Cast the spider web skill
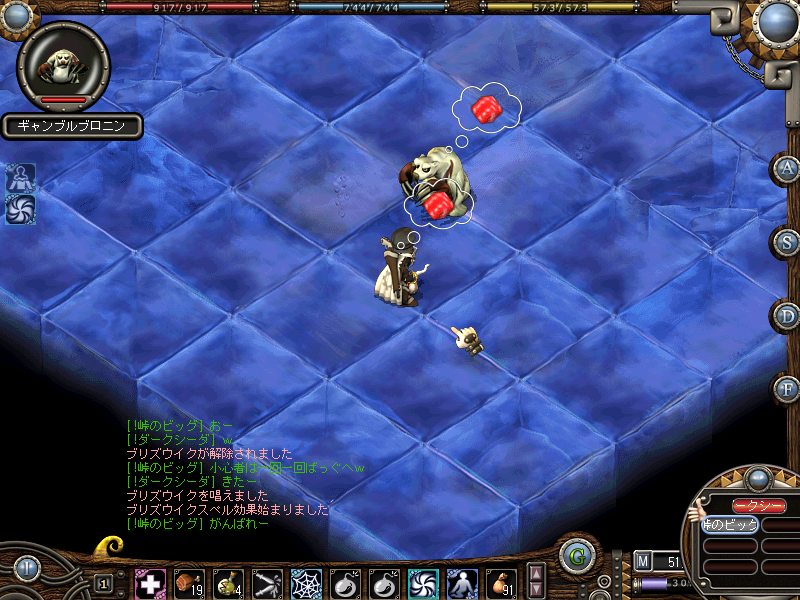 tap(305, 583)
